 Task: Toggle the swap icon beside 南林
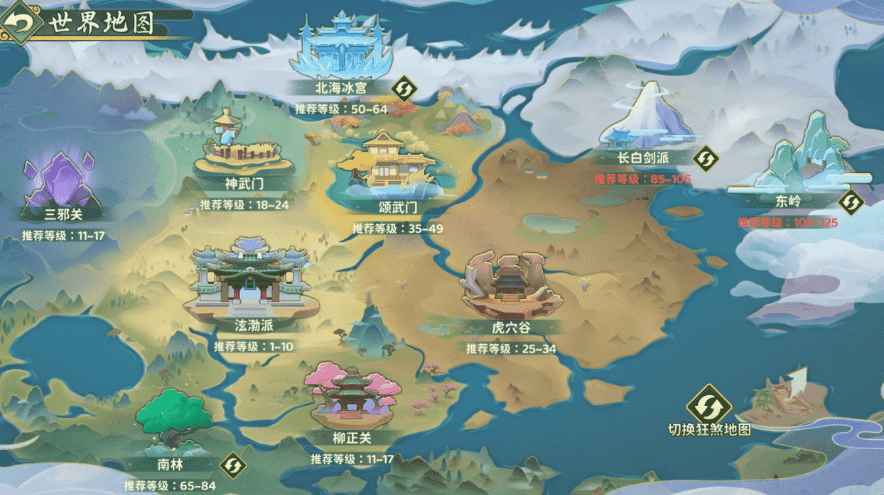232,465
